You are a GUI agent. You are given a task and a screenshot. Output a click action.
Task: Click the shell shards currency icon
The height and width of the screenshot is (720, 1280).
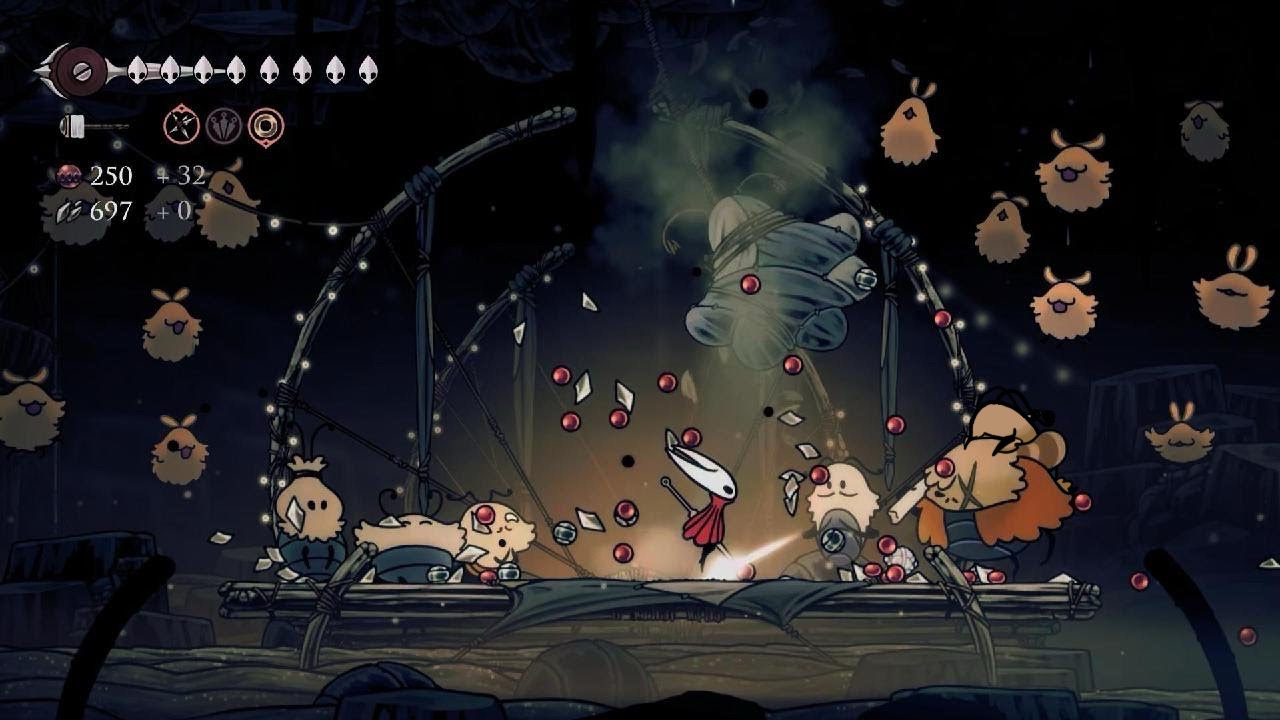tap(68, 211)
